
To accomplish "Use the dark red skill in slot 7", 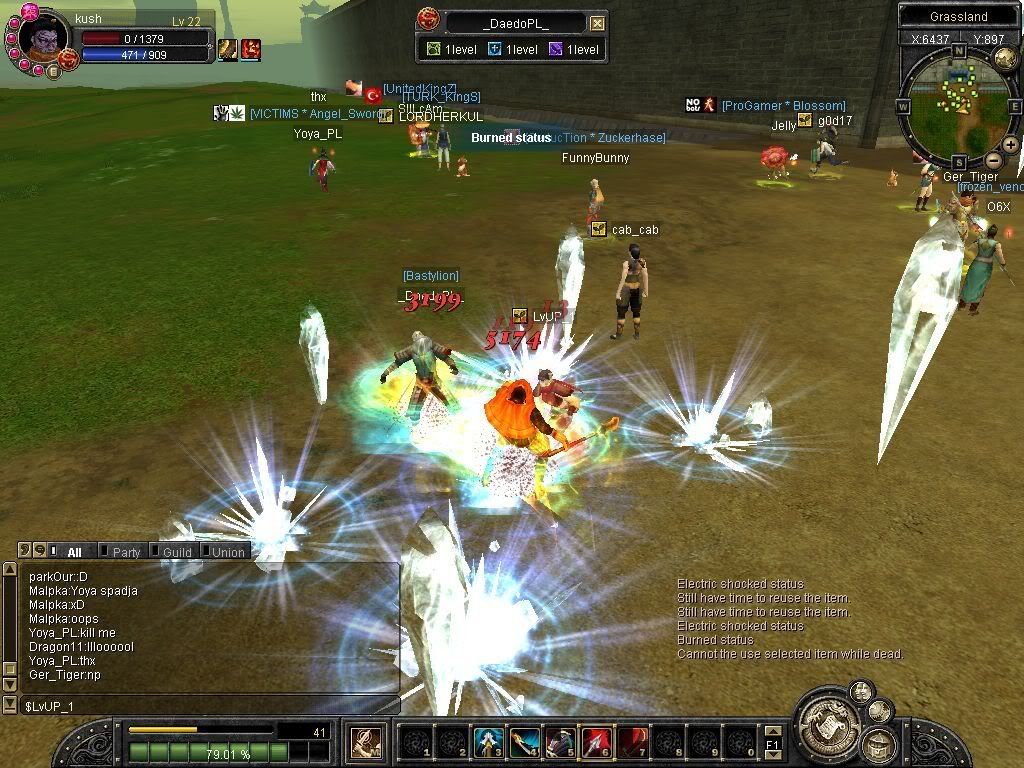I will click(633, 743).
